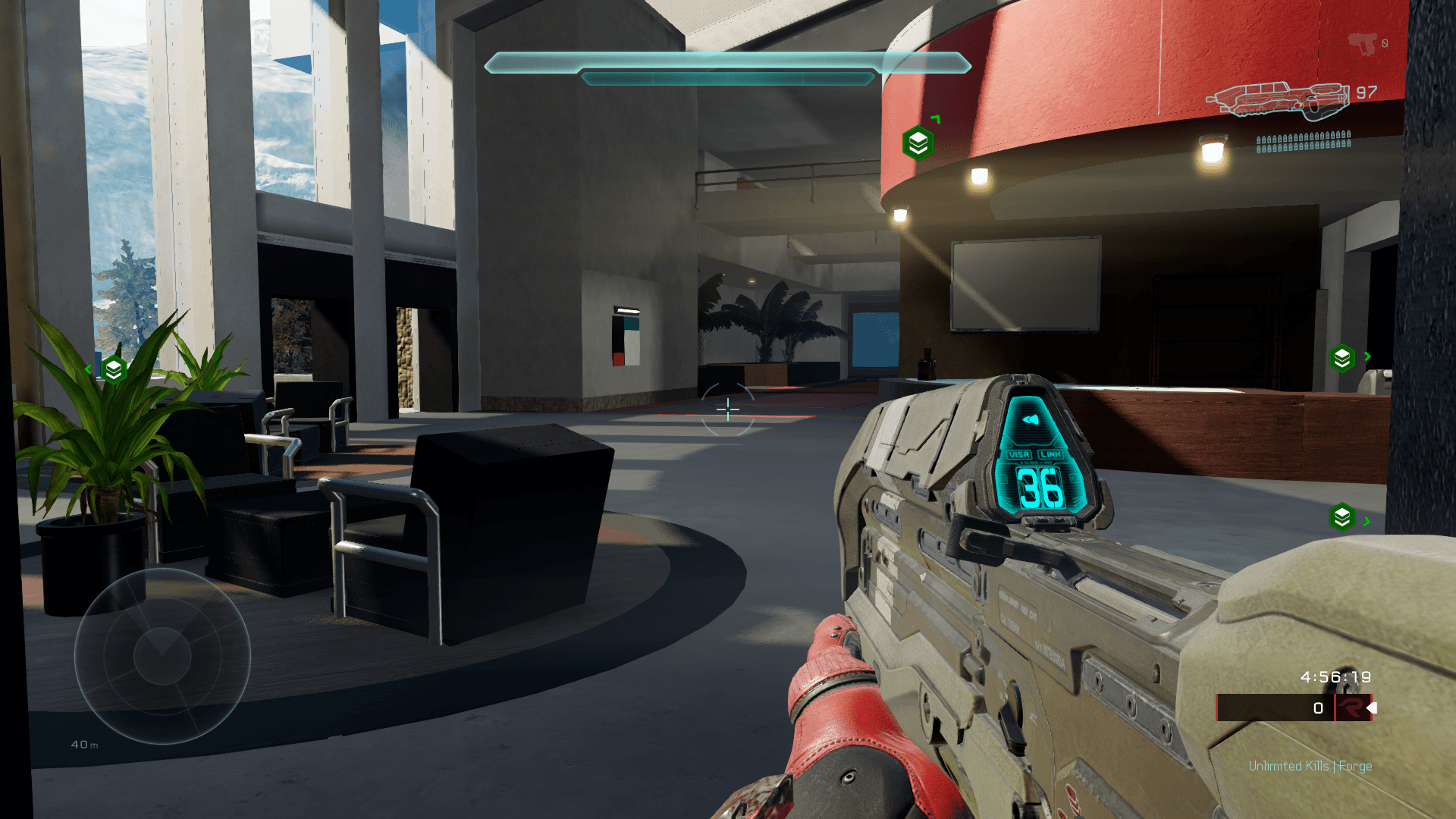Screen dimensions: 1456x819
Task: Switch to the secondary pistol icon
Action: click(1363, 43)
